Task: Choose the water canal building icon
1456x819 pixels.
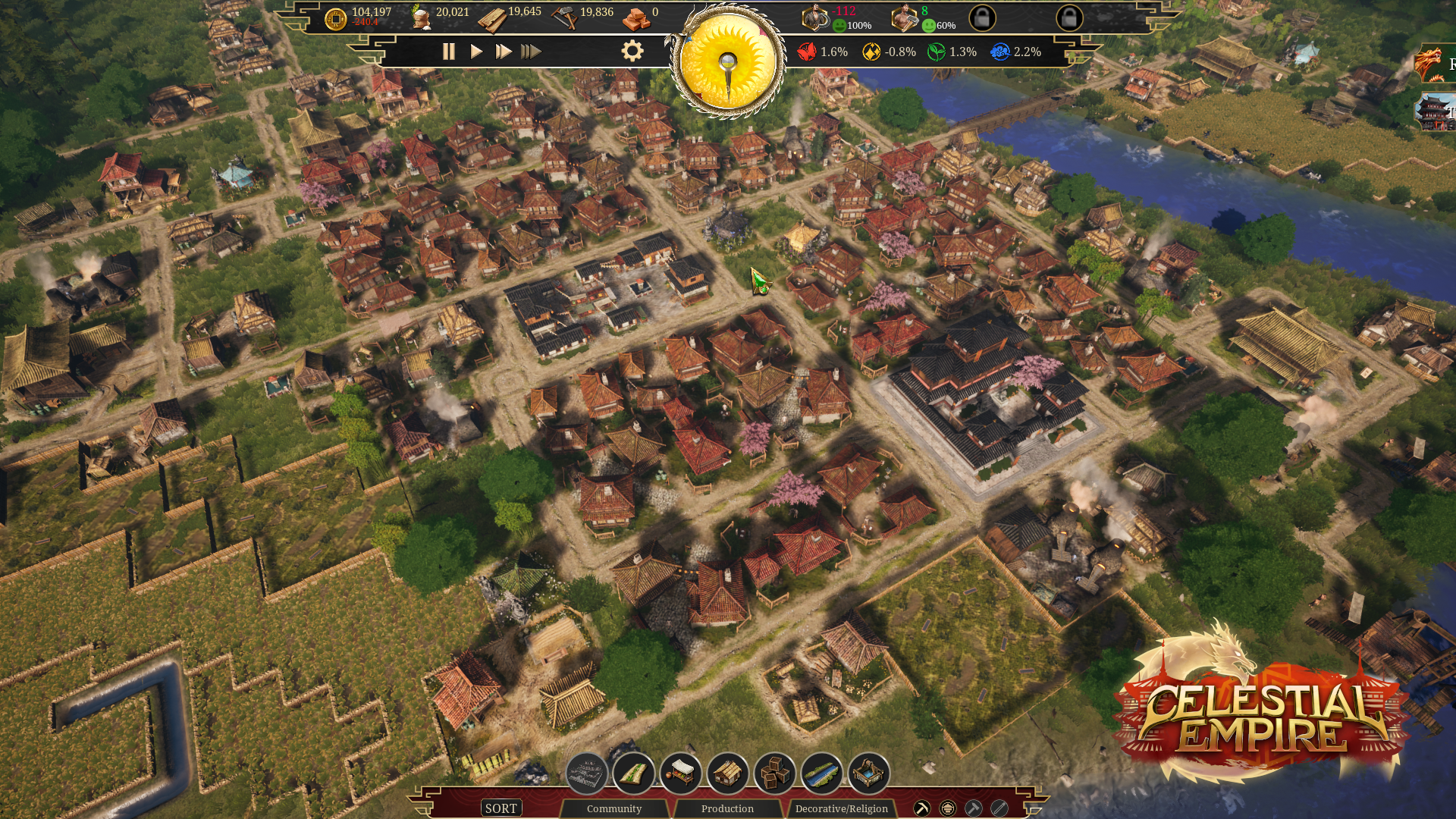Action: point(822,773)
